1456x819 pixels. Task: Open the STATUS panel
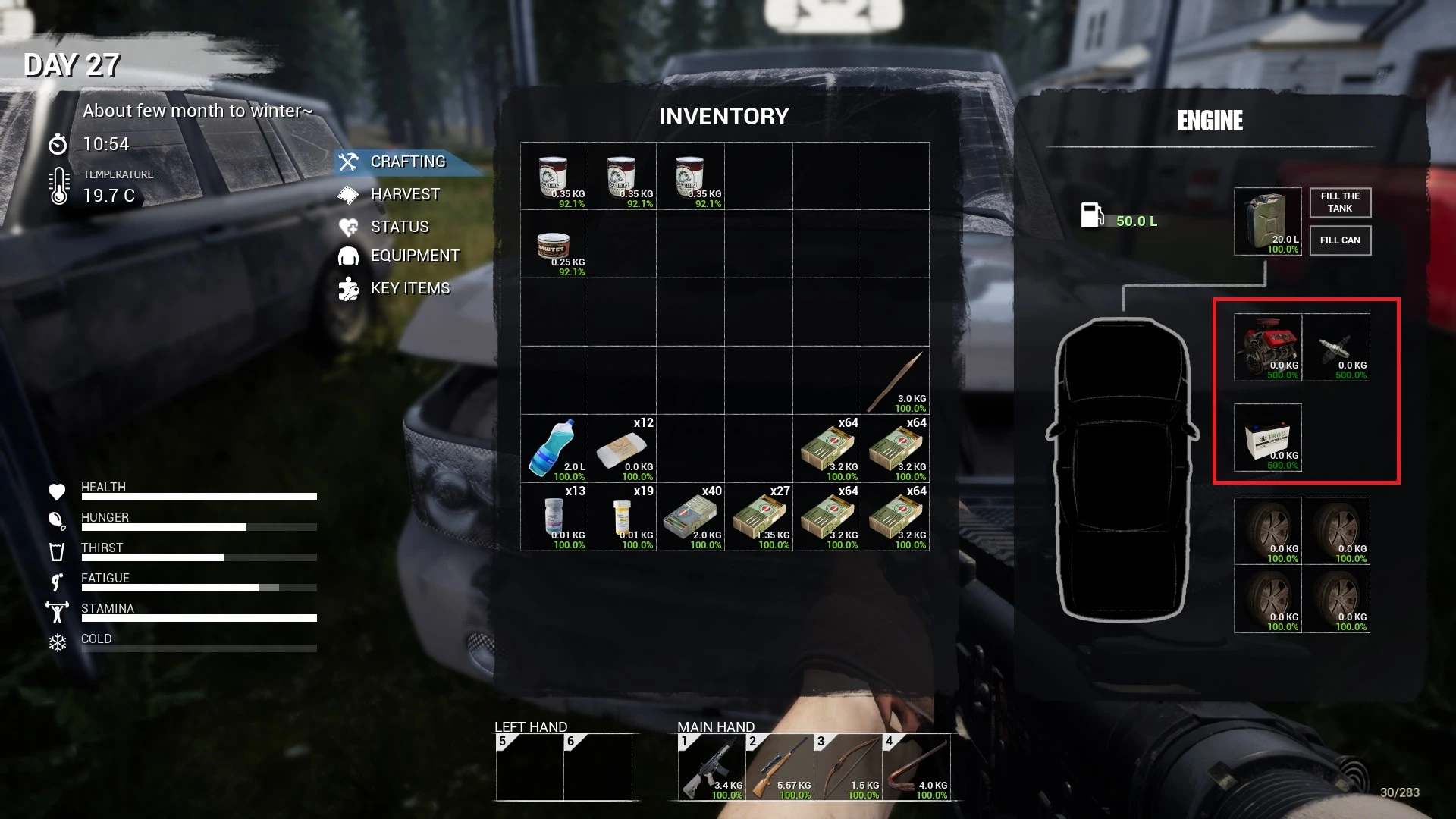point(399,226)
